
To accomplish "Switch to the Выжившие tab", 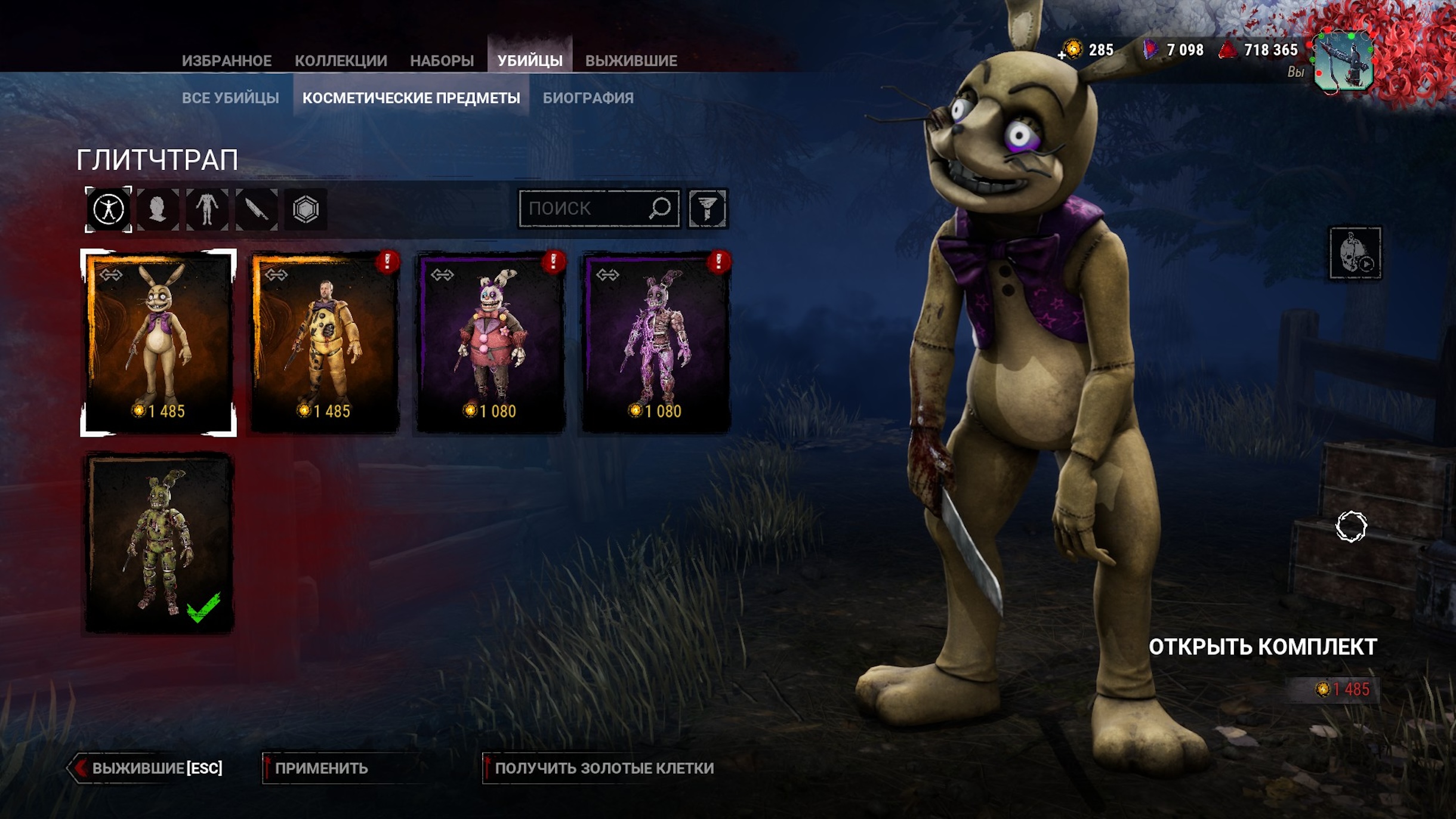I will point(631,61).
